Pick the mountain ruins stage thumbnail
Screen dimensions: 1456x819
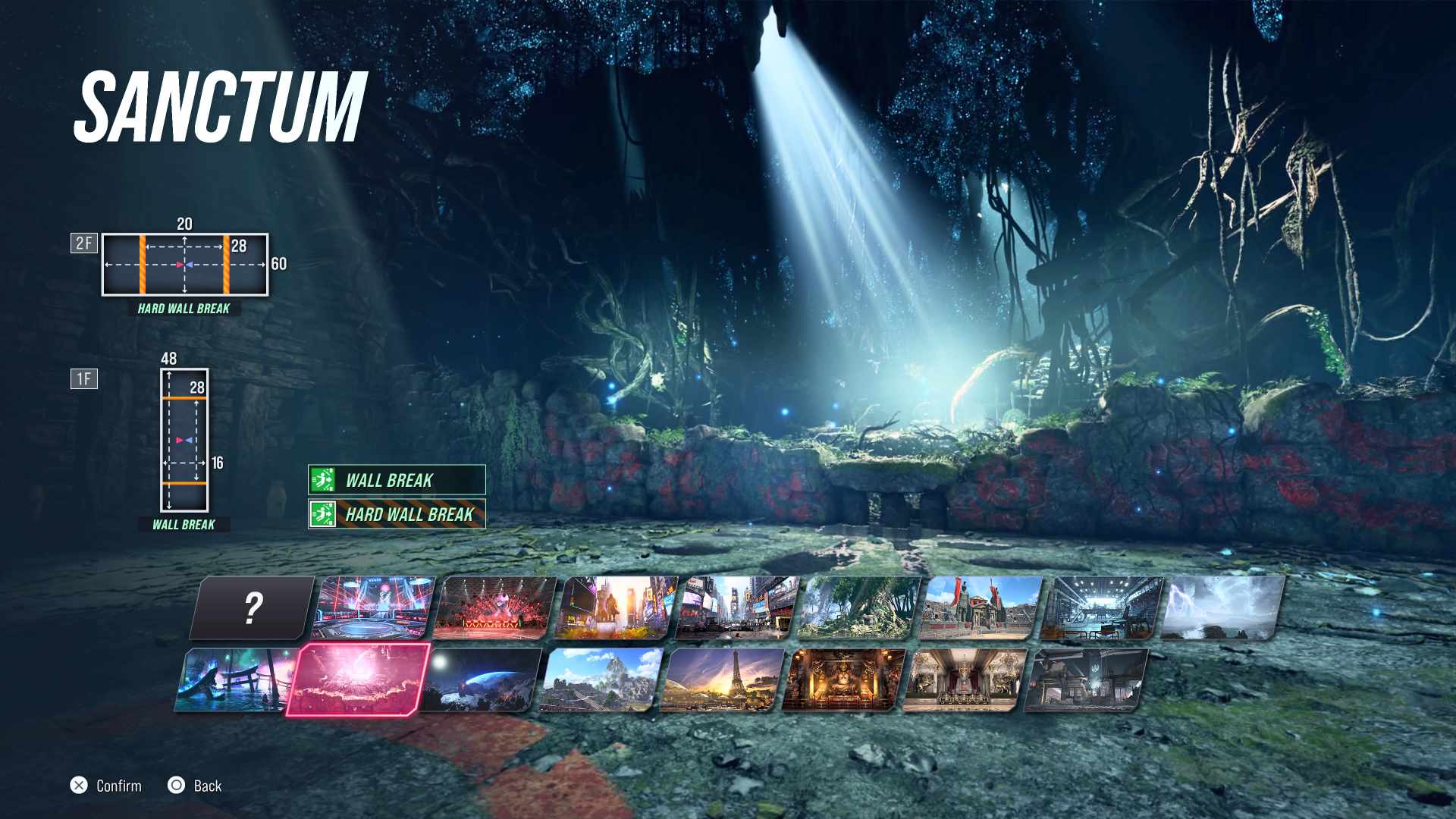[602, 680]
